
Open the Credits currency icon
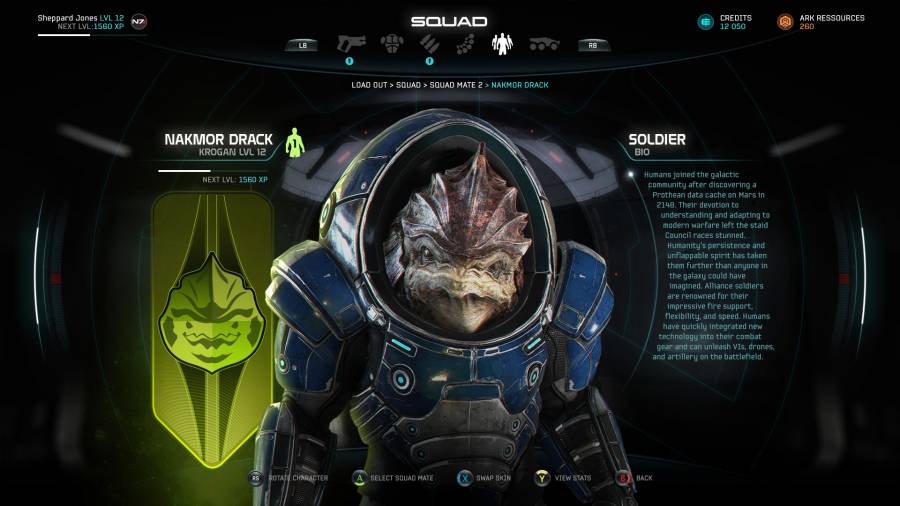706,22
